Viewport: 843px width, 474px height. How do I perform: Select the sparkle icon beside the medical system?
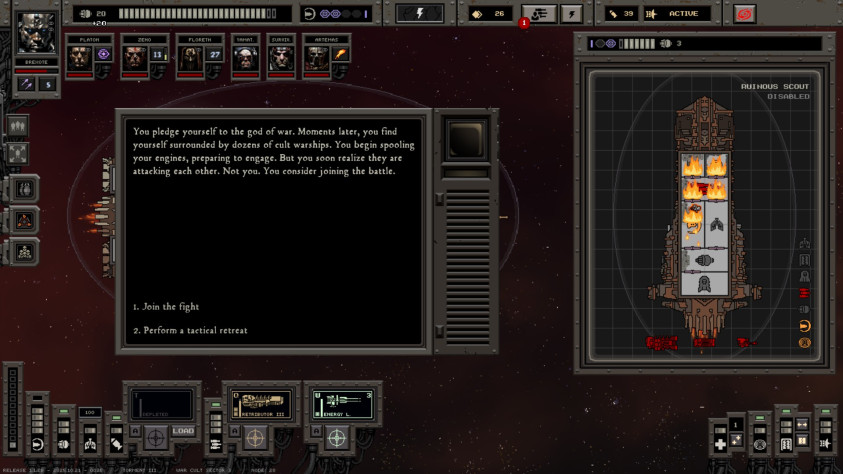point(737,441)
